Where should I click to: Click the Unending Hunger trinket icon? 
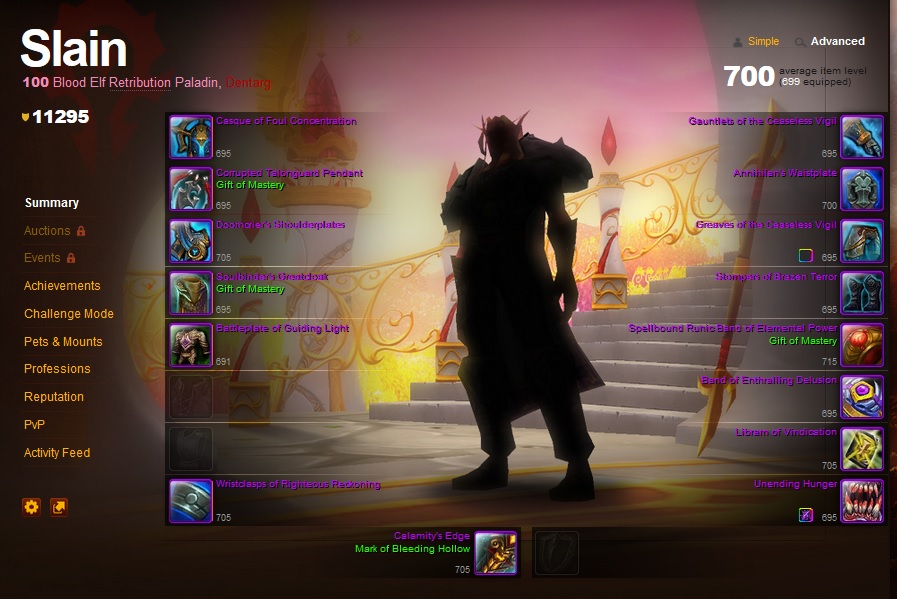[862, 501]
